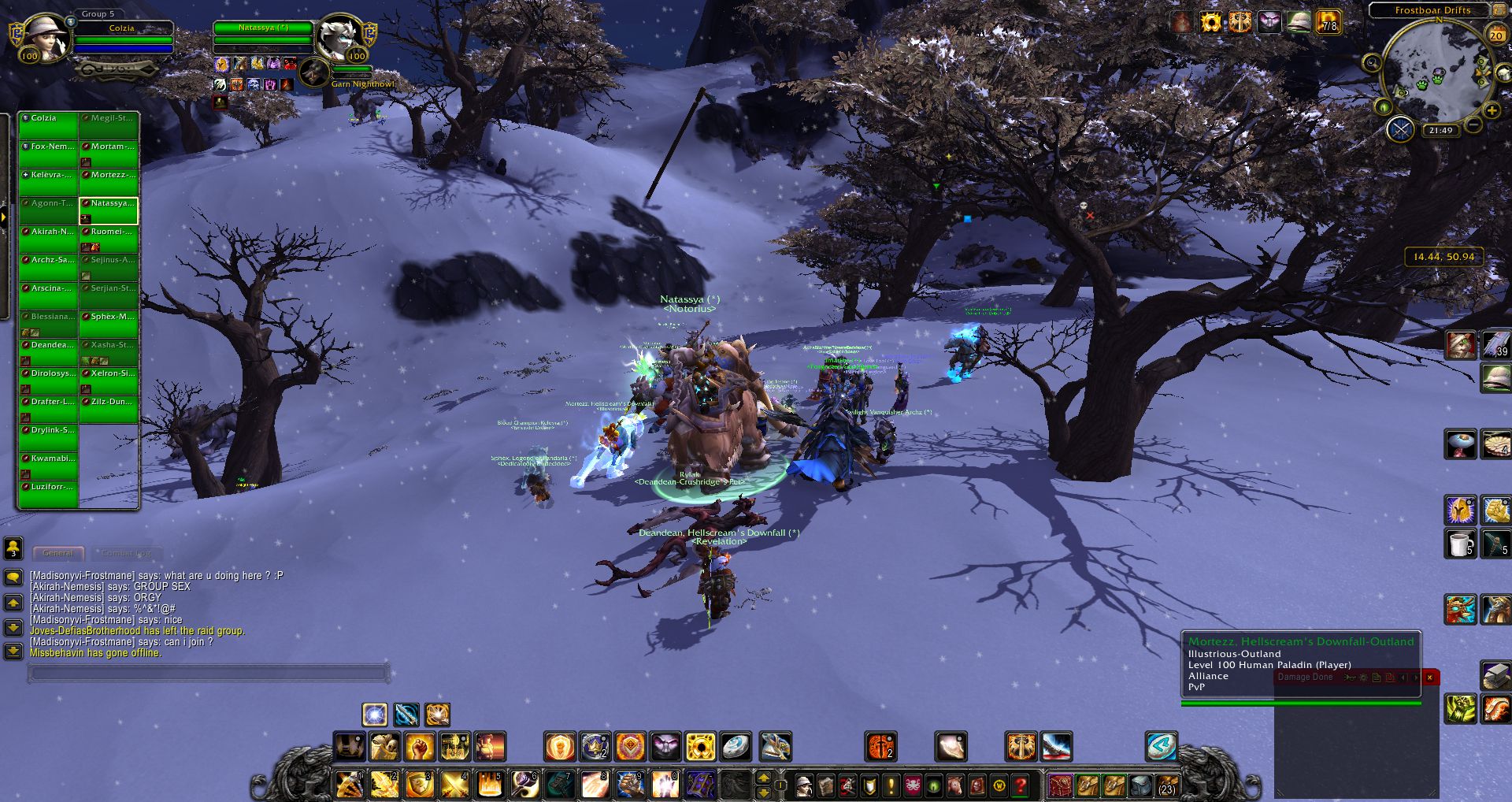The width and height of the screenshot is (1512, 802).
Task: Click the minimap tracking magnifier button
Action: (1372, 63)
